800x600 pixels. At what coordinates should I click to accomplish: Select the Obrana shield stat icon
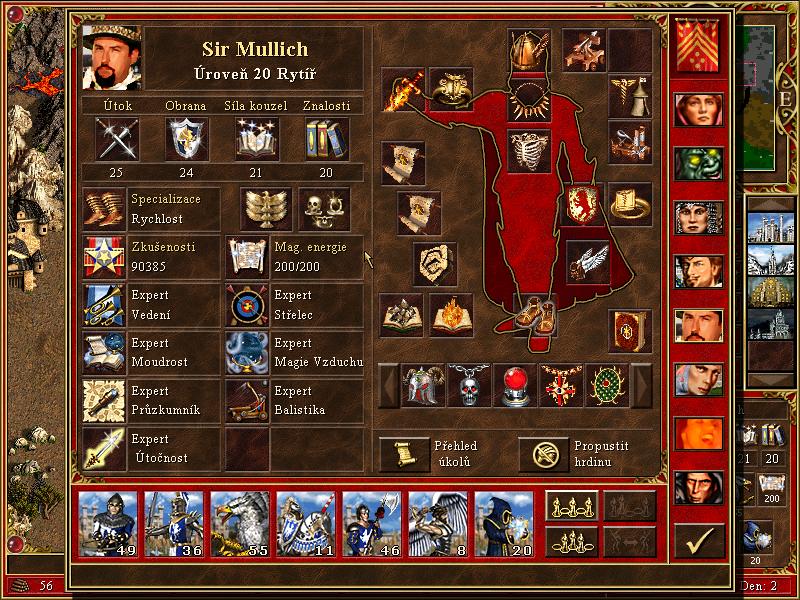[186, 138]
